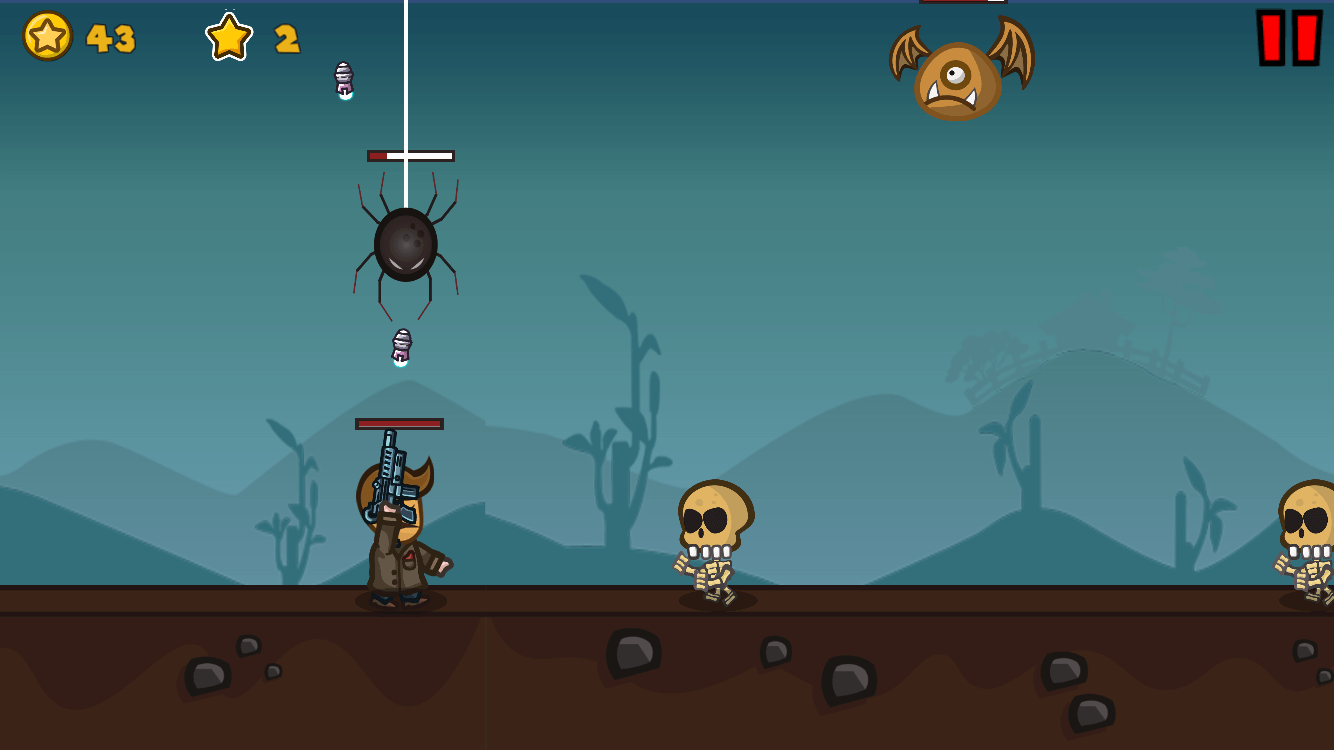The height and width of the screenshot is (750, 1334).
Task: Pause the game with the red pause button
Action: 1289,38
